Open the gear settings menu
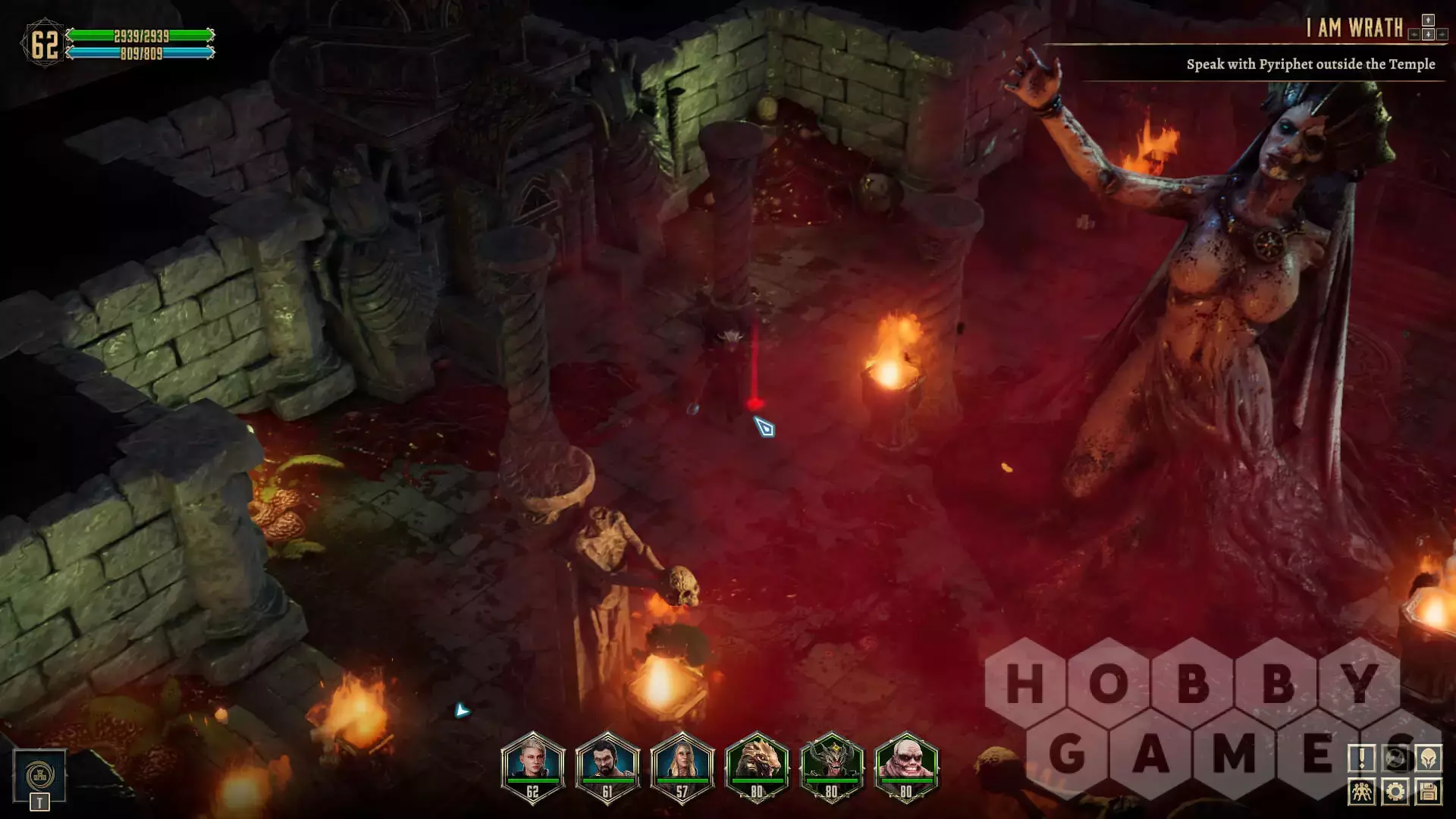This screenshot has height=819, width=1456. (1395, 792)
